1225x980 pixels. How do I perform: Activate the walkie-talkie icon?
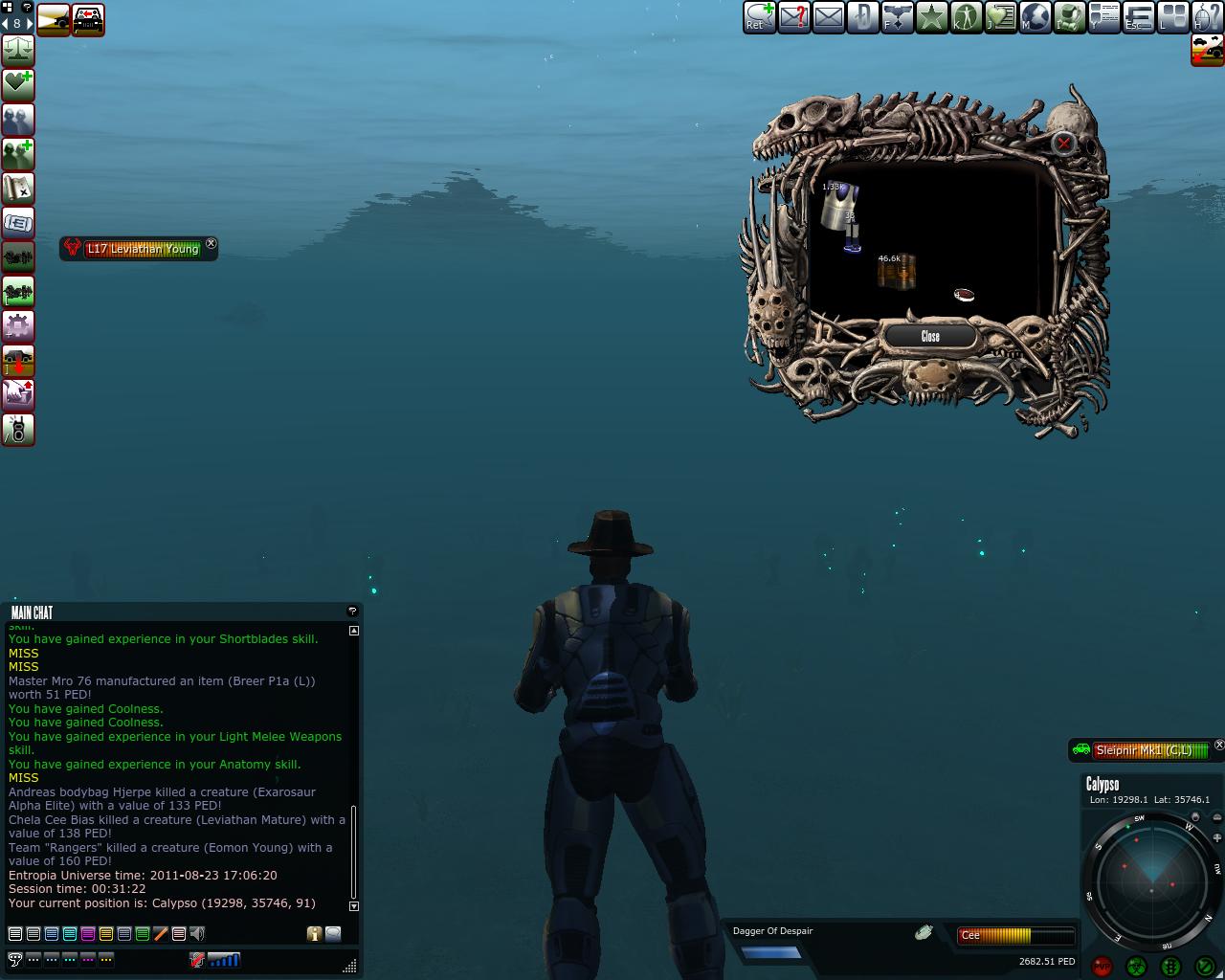[x=18, y=430]
